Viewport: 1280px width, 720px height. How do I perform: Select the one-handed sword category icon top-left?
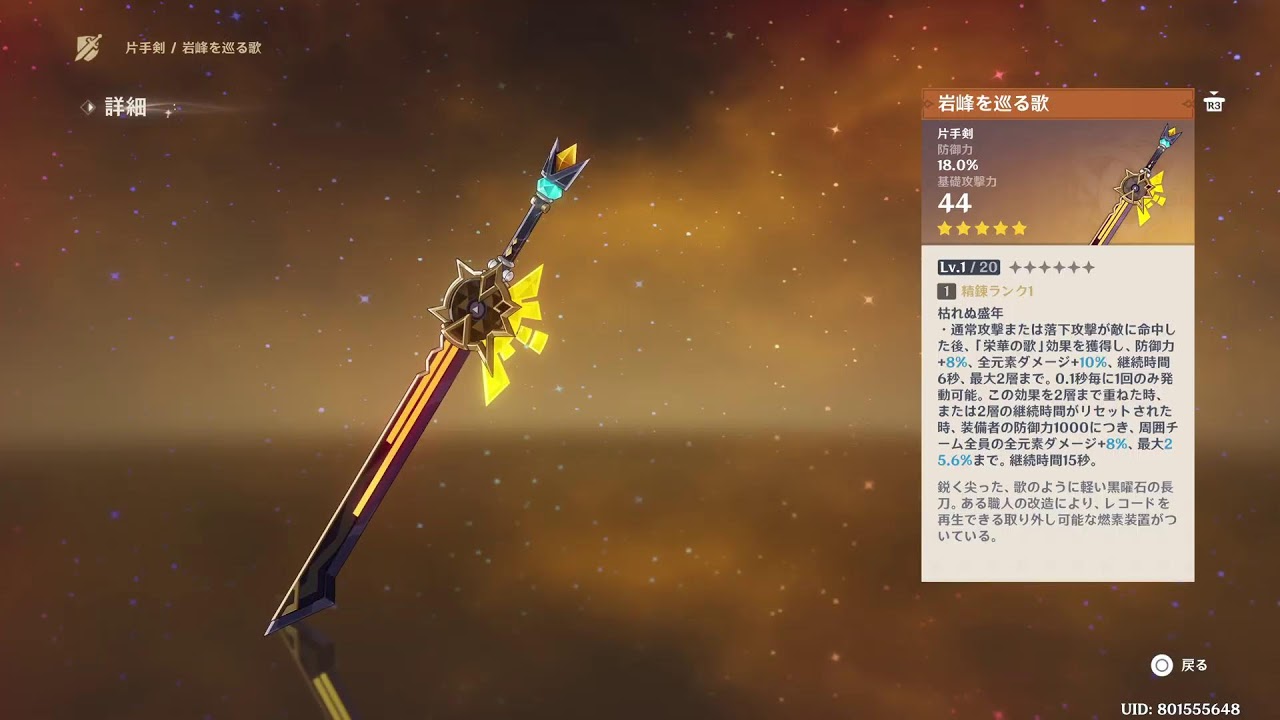[87, 44]
